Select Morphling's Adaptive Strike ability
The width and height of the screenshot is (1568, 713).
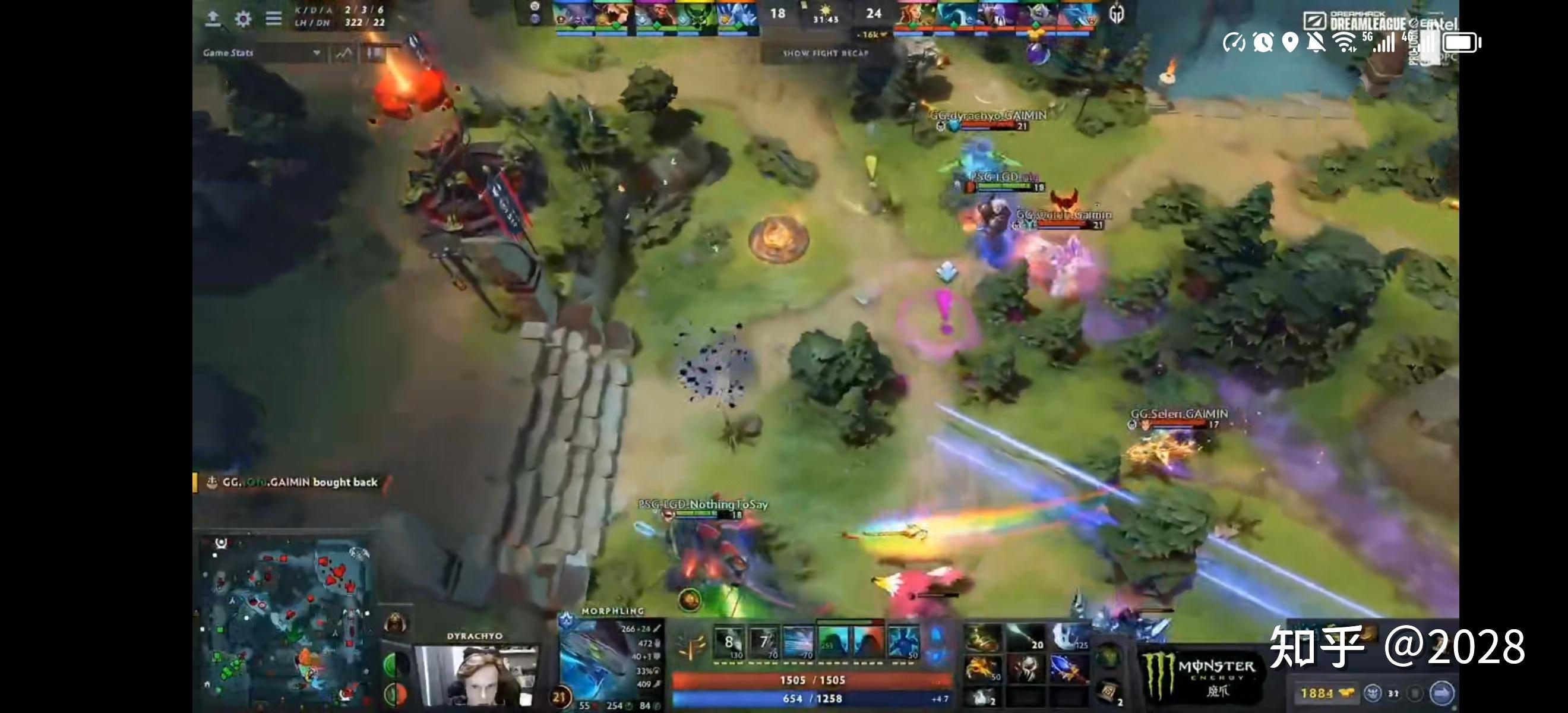(763, 643)
